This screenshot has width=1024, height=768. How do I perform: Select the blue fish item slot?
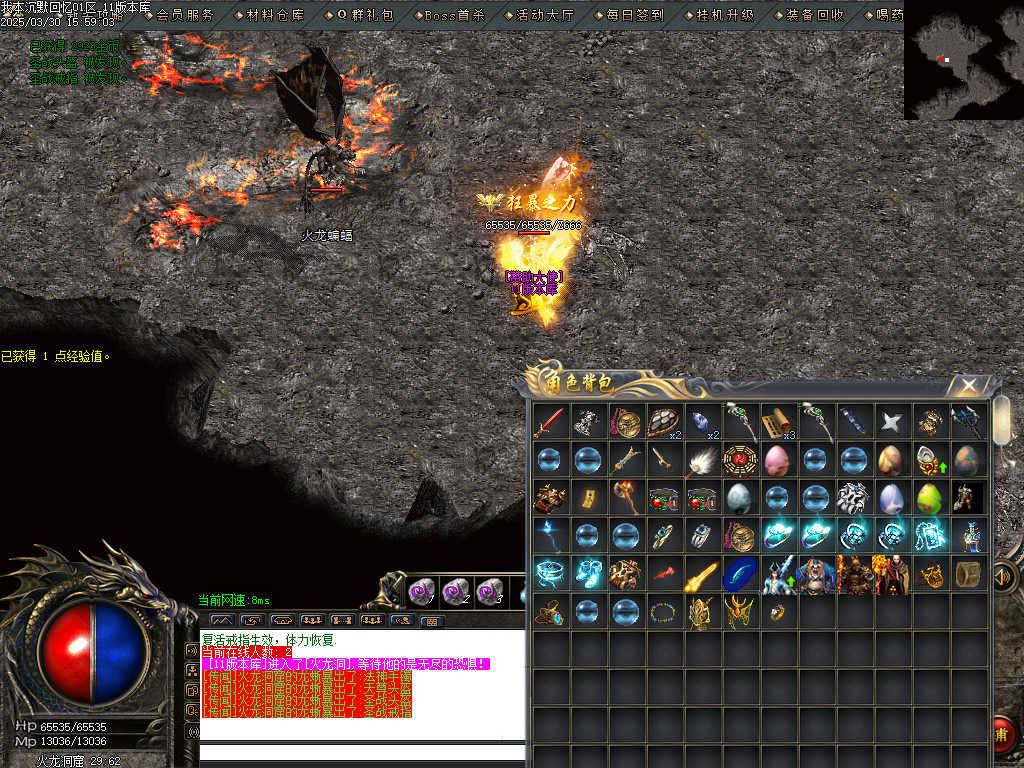pyautogui.click(x=740, y=575)
